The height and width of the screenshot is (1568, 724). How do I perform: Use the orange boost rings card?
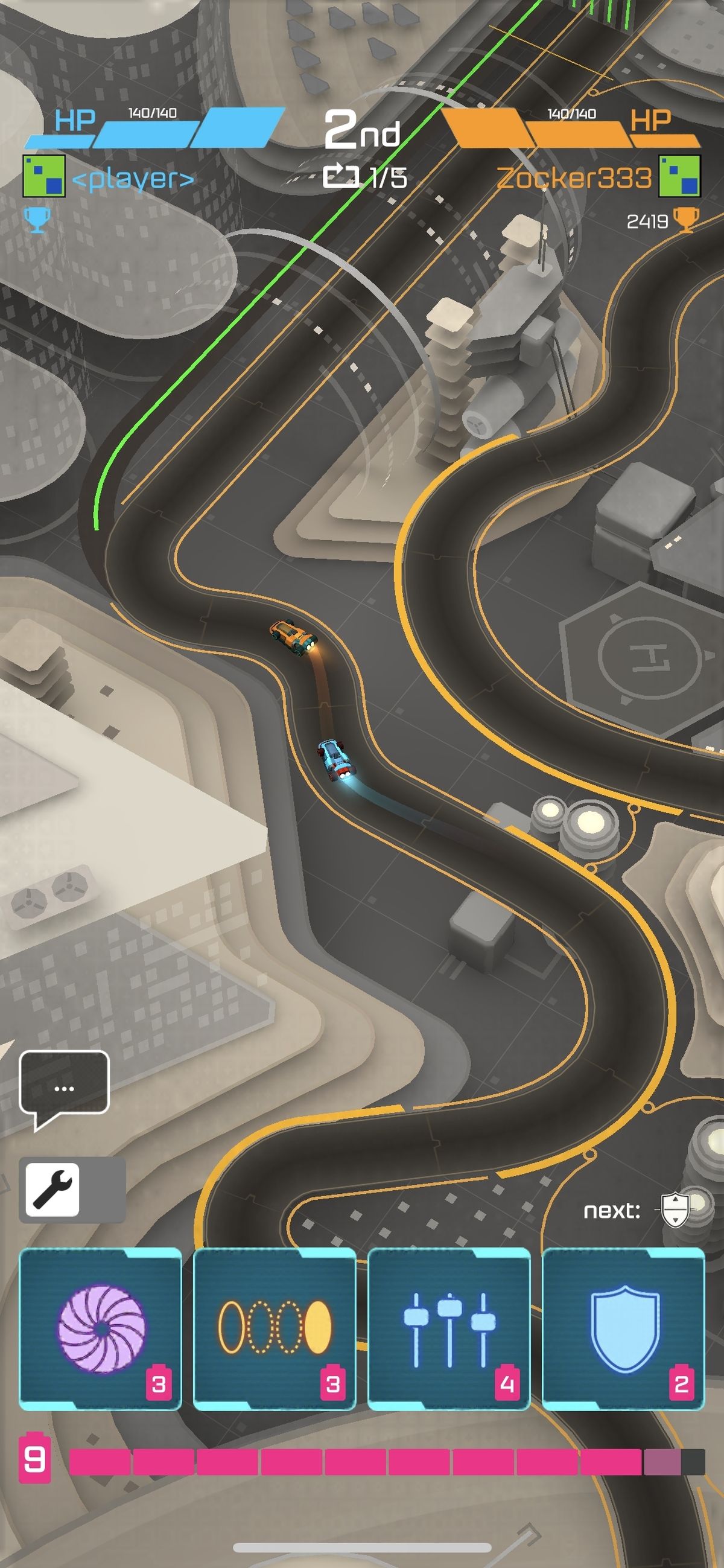(275, 1328)
